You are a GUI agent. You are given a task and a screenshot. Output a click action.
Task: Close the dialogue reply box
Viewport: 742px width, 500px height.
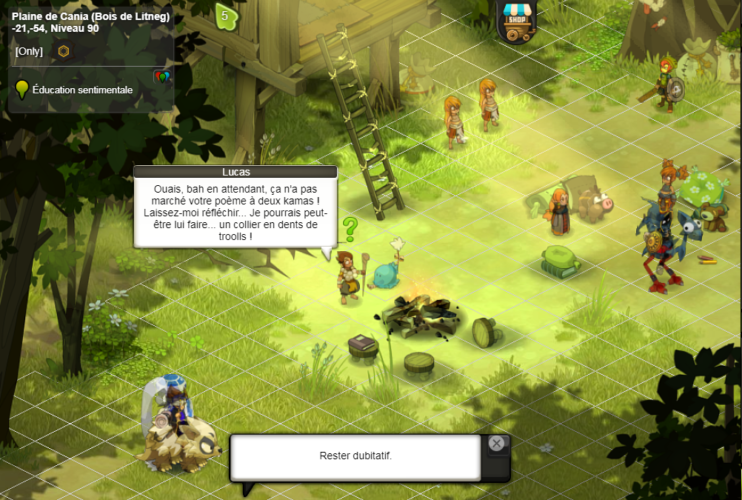point(497,443)
